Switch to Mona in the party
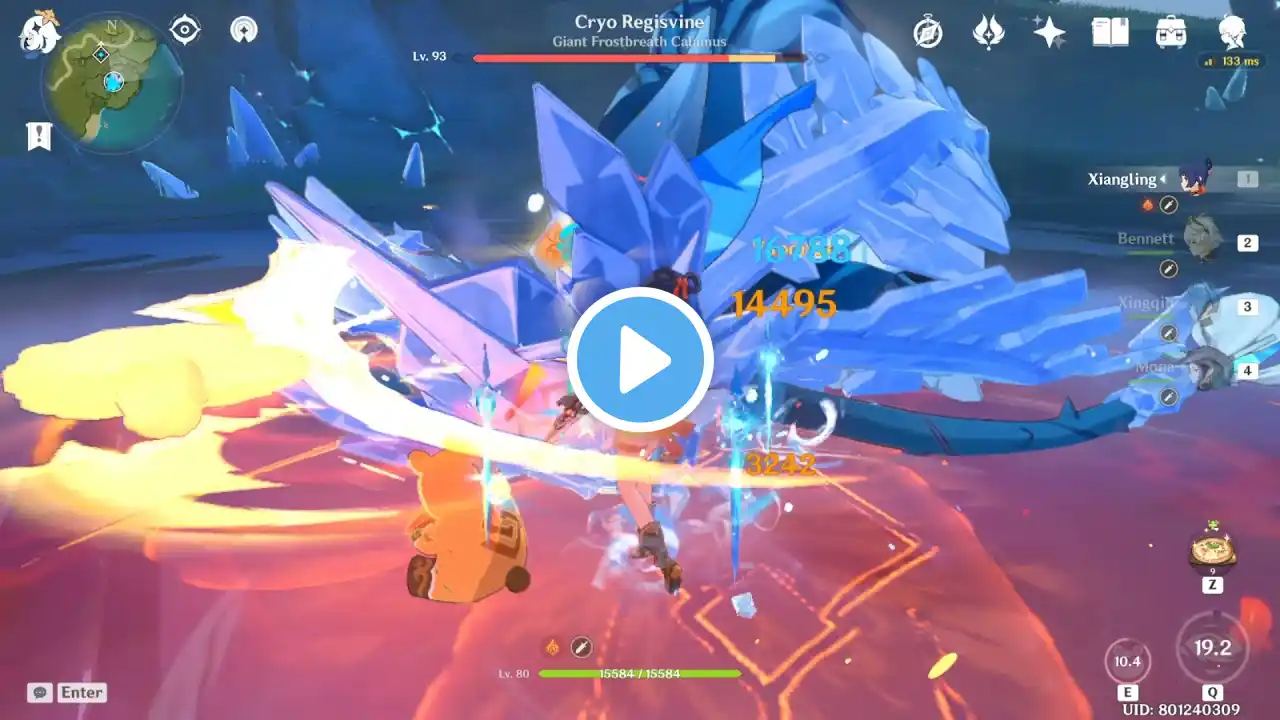Image resolution: width=1280 pixels, height=720 pixels. (x=1204, y=368)
